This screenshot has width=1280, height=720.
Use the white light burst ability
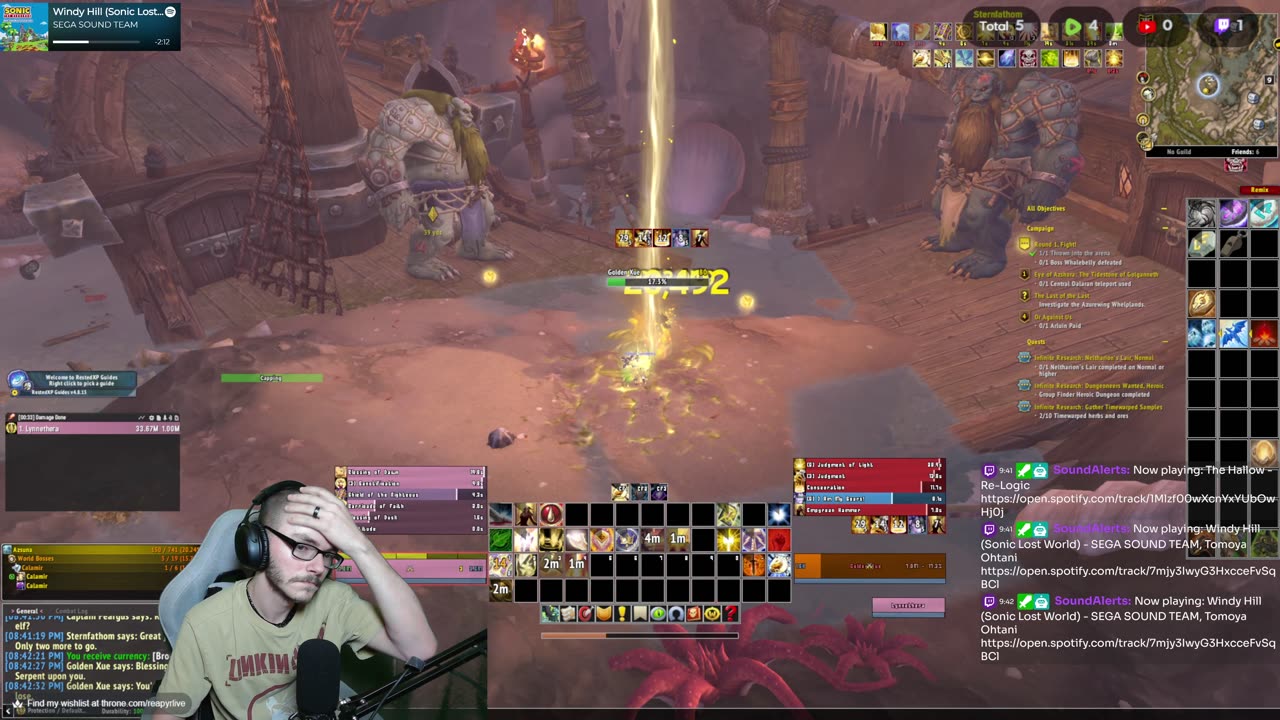(779, 515)
